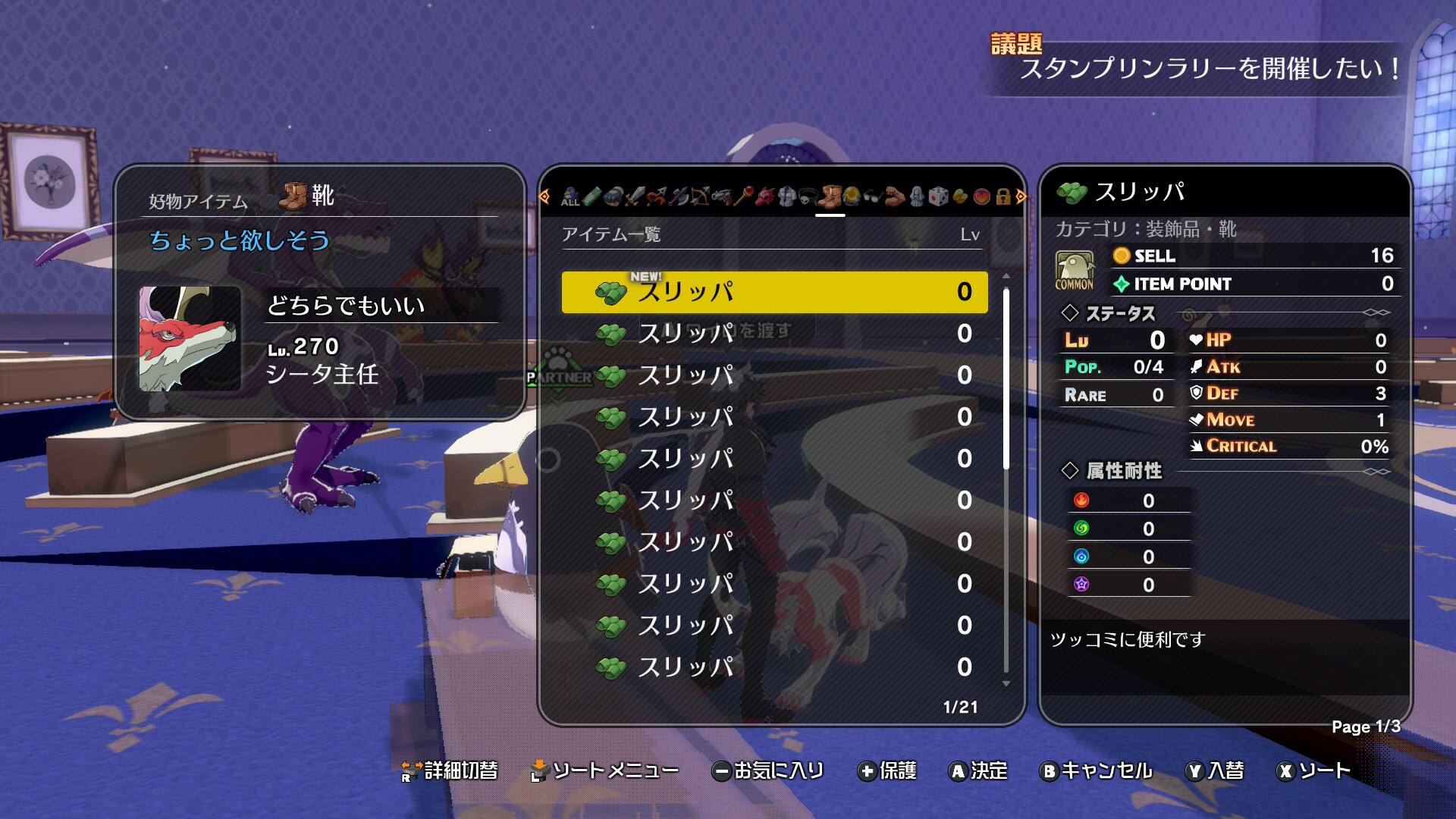Click the right arrow of category tabs
This screenshot has width=1456, height=819.
[1021, 197]
